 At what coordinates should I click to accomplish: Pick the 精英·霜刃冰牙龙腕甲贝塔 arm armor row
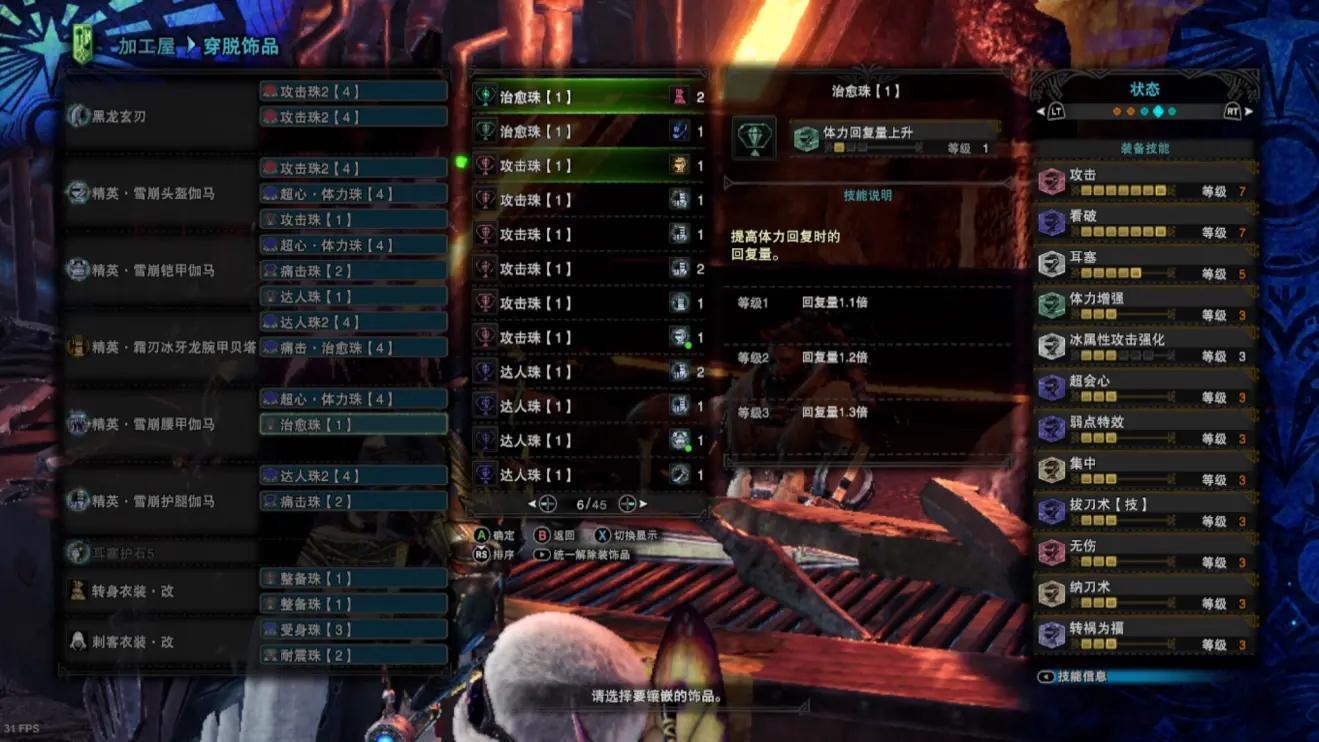pyautogui.click(x=160, y=347)
